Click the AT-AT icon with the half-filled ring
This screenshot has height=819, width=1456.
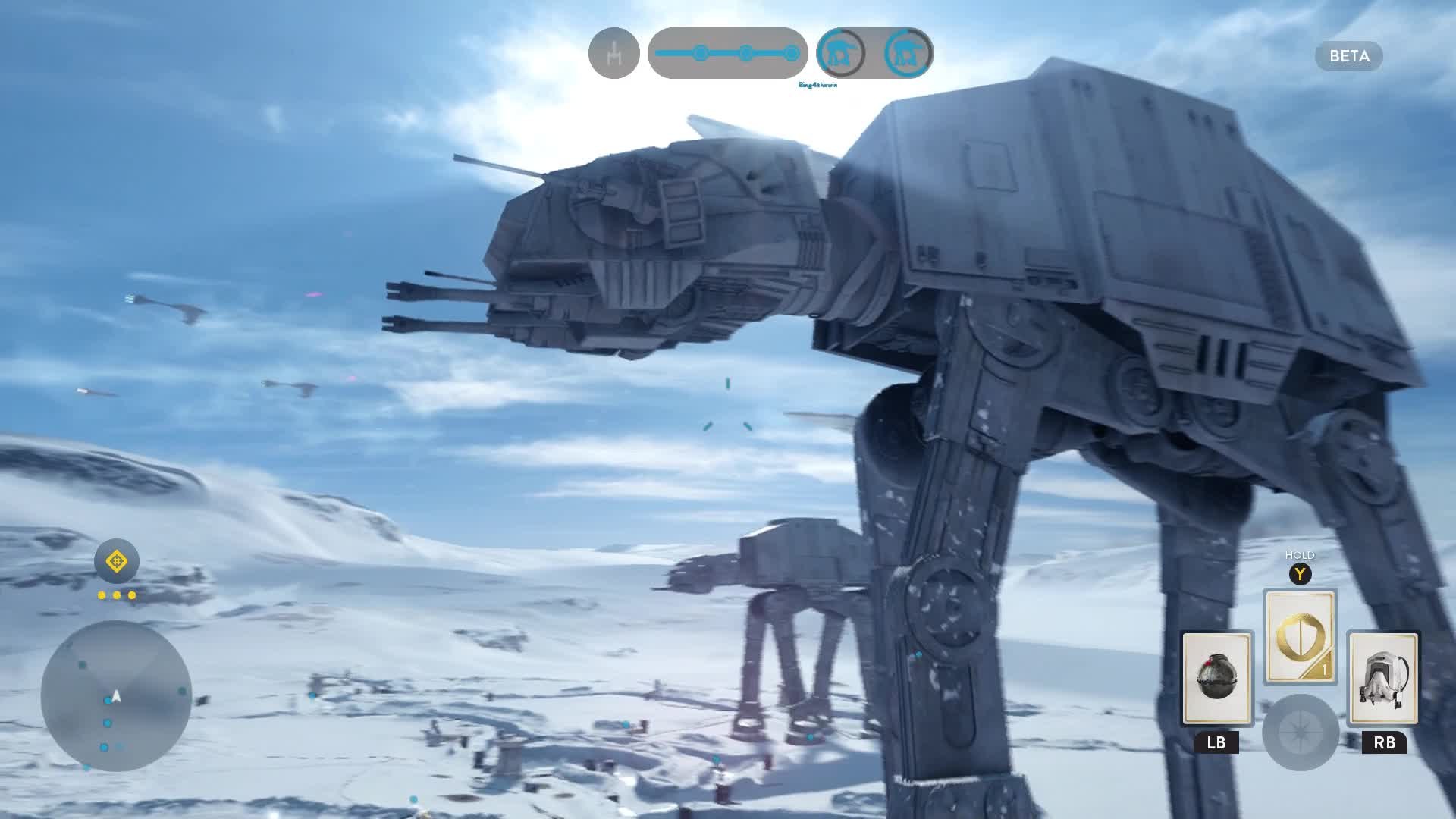pyautogui.click(x=840, y=53)
